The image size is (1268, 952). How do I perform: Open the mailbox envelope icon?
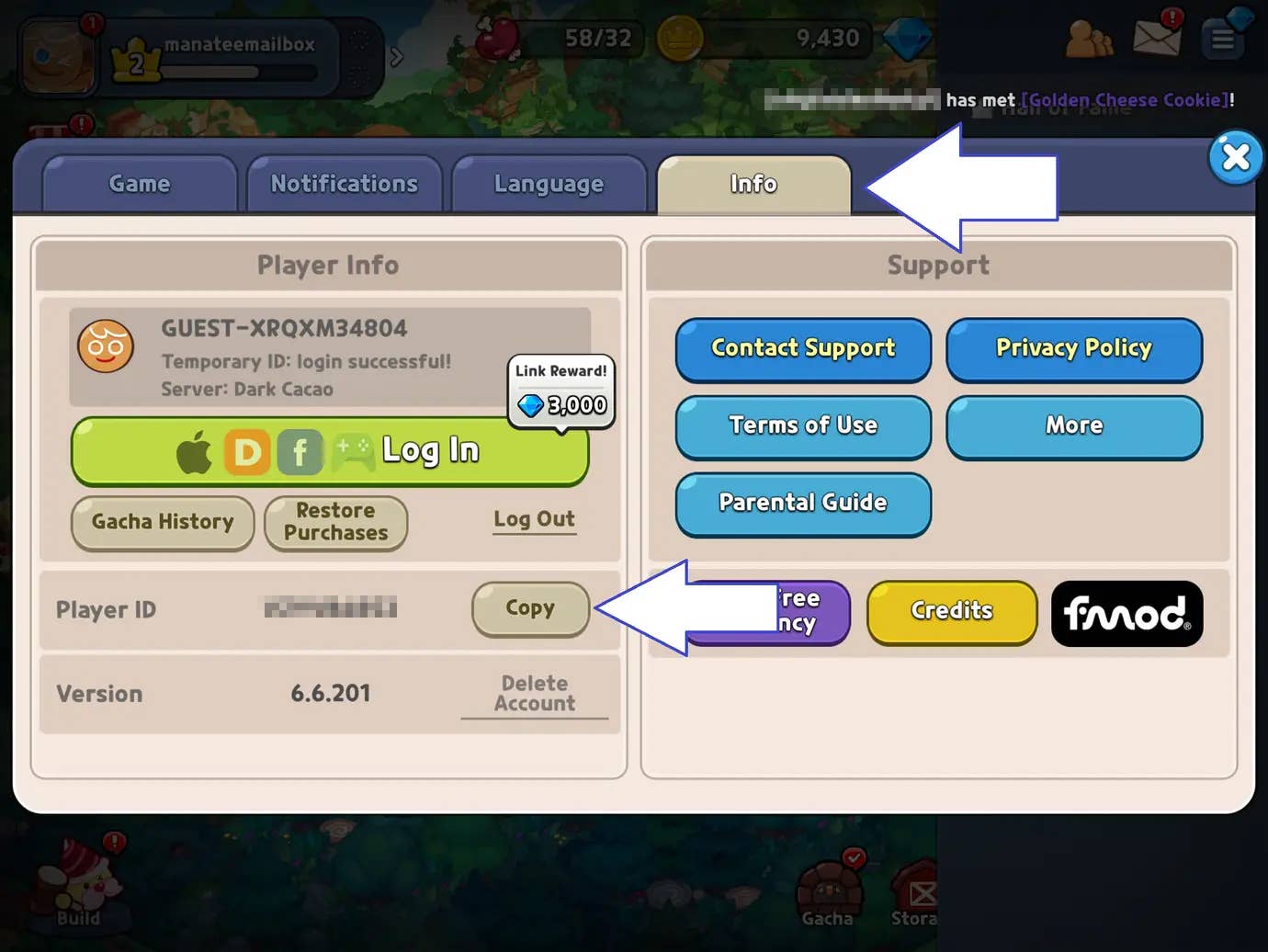[1157, 37]
